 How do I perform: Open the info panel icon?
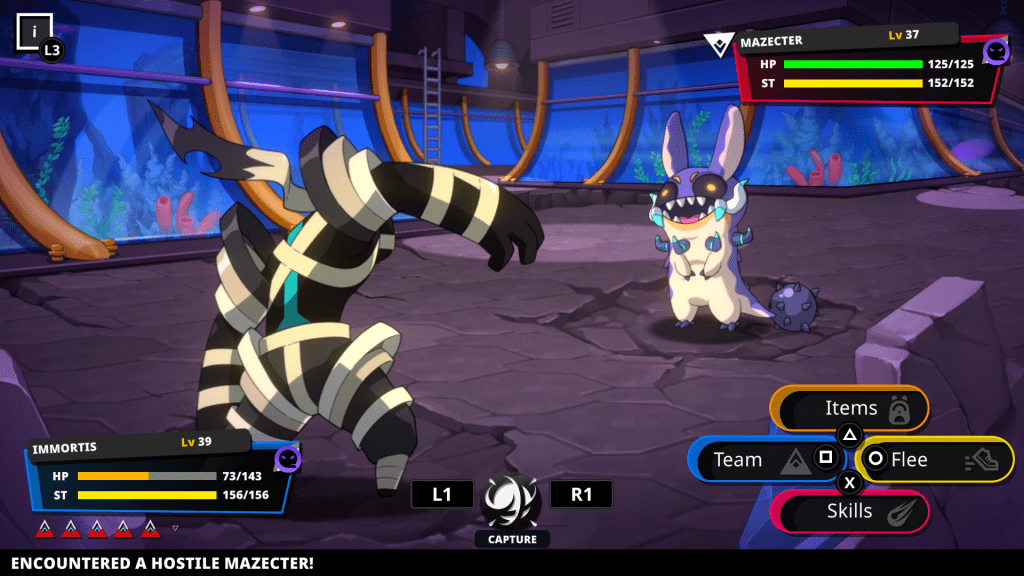[34, 32]
